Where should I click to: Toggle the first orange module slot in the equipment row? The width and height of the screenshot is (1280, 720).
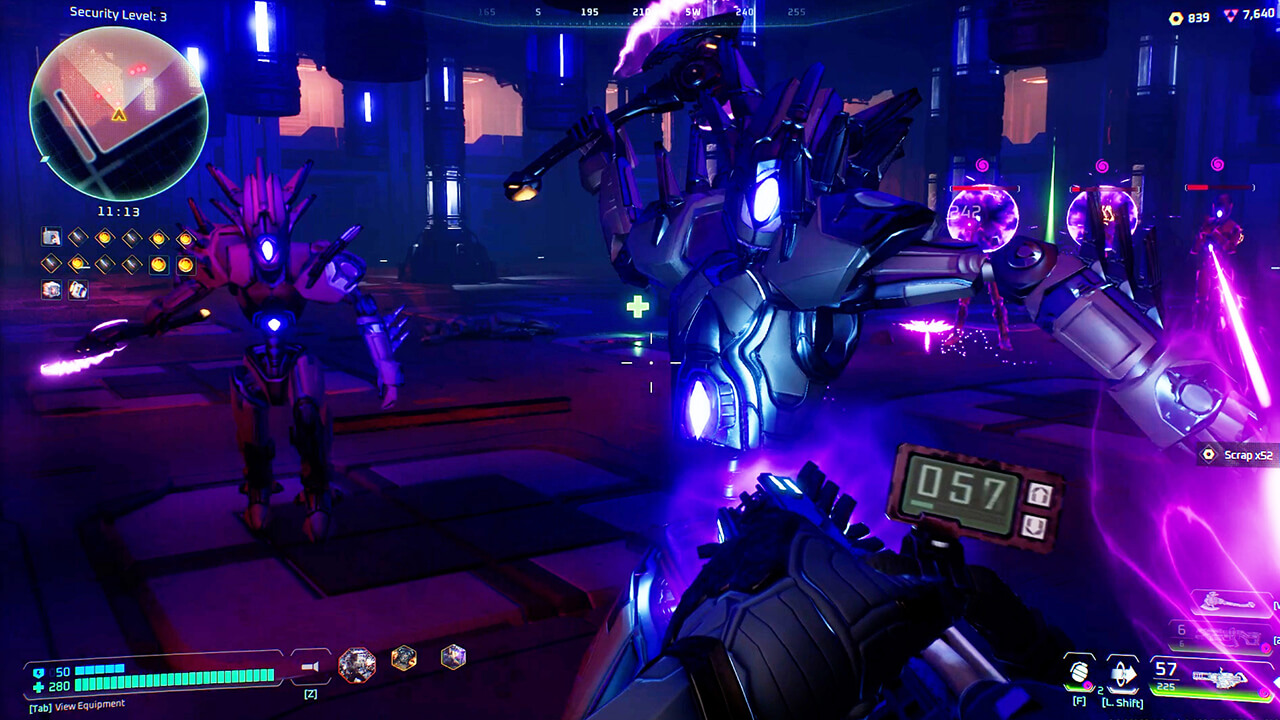click(x=105, y=237)
